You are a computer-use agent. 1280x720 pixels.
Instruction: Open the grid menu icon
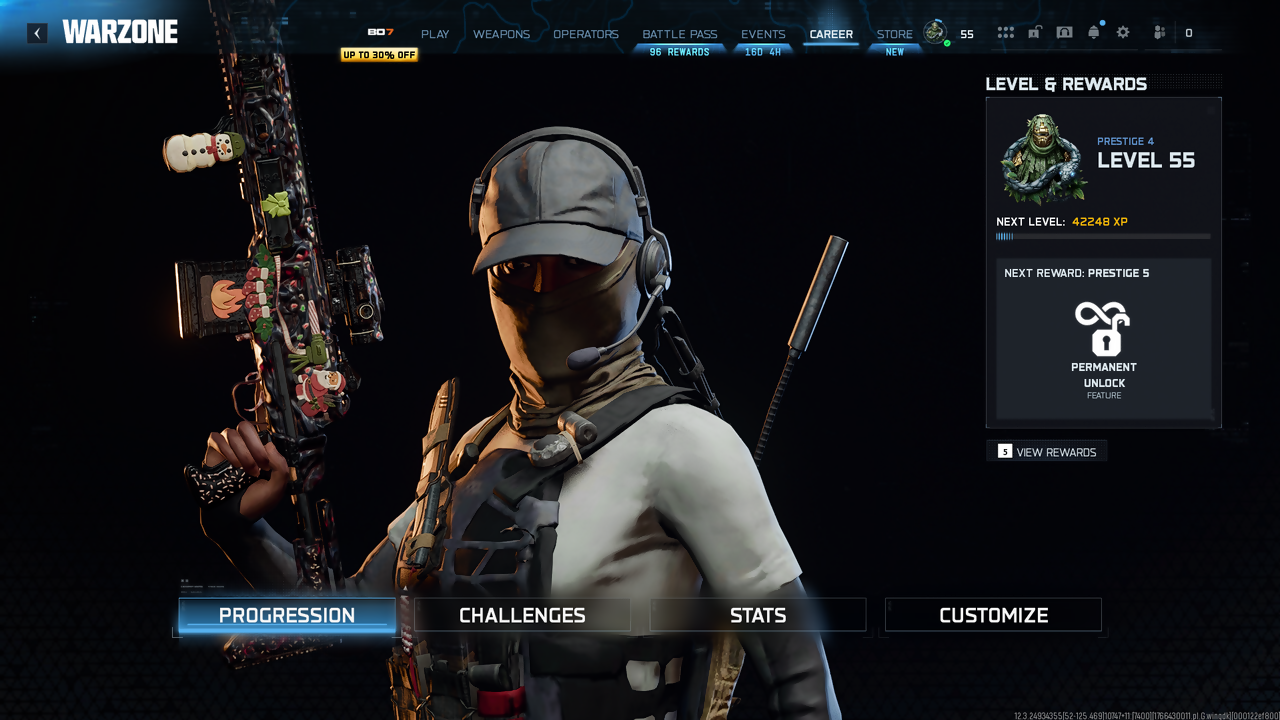click(1005, 33)
